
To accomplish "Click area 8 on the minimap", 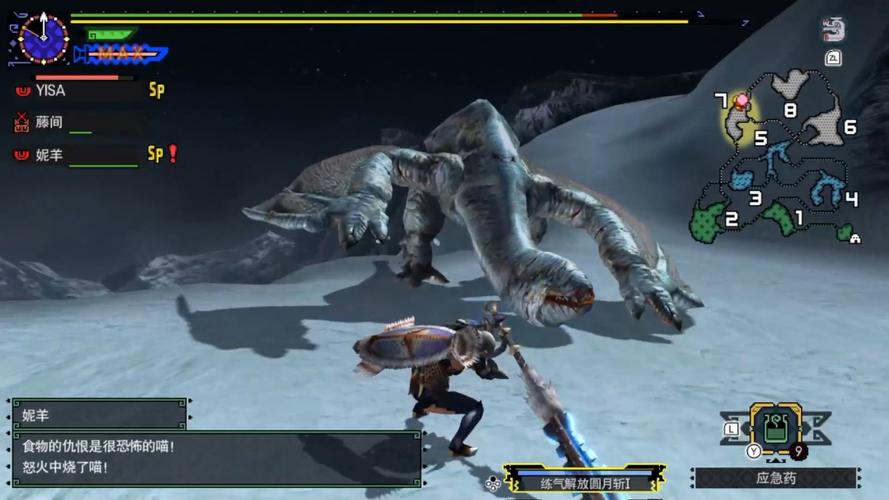I will click(790, 110).
